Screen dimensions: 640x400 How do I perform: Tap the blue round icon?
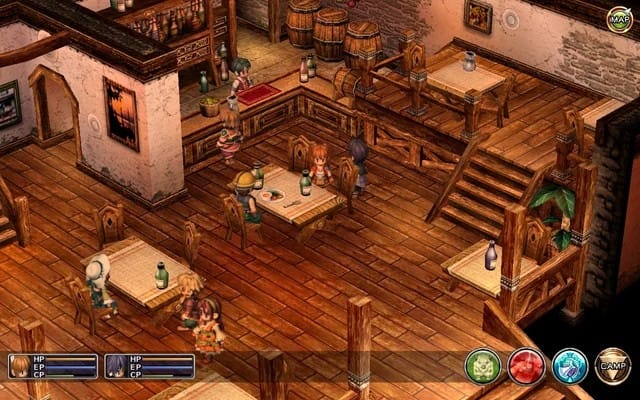click(x=569, y=366)
